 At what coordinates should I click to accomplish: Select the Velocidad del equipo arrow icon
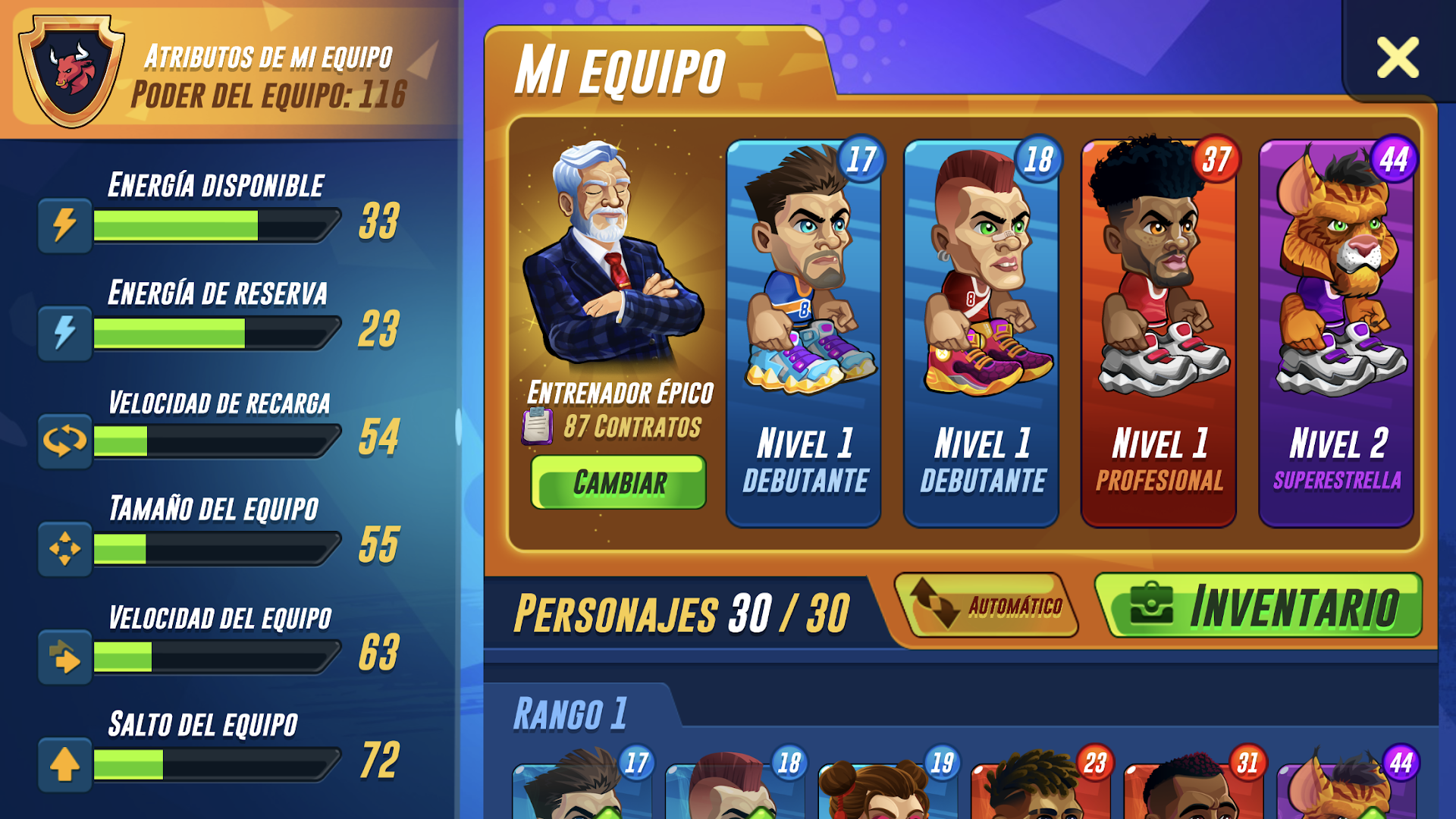(64, 655)
